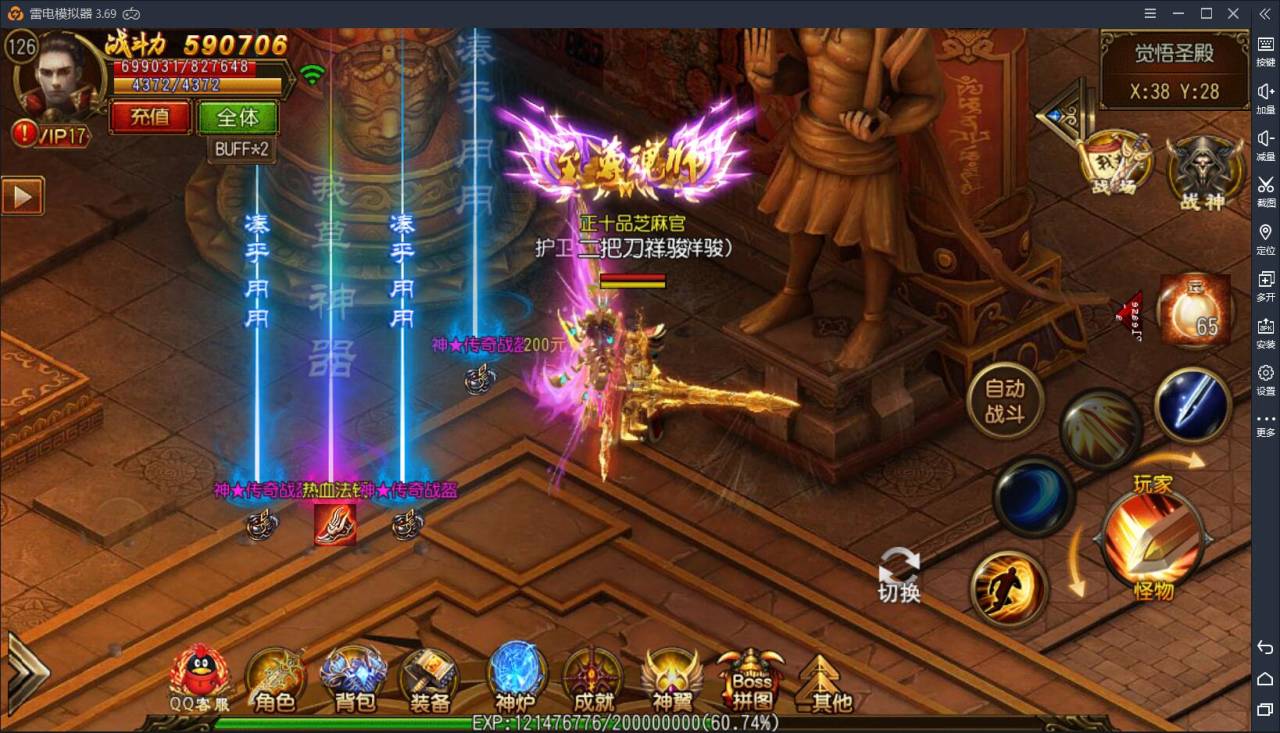Image resolution: width=1280 pixels, height=733 pixels.
Task: Open the emulator 设置 settings
Action: click(x=1265, y=379)
